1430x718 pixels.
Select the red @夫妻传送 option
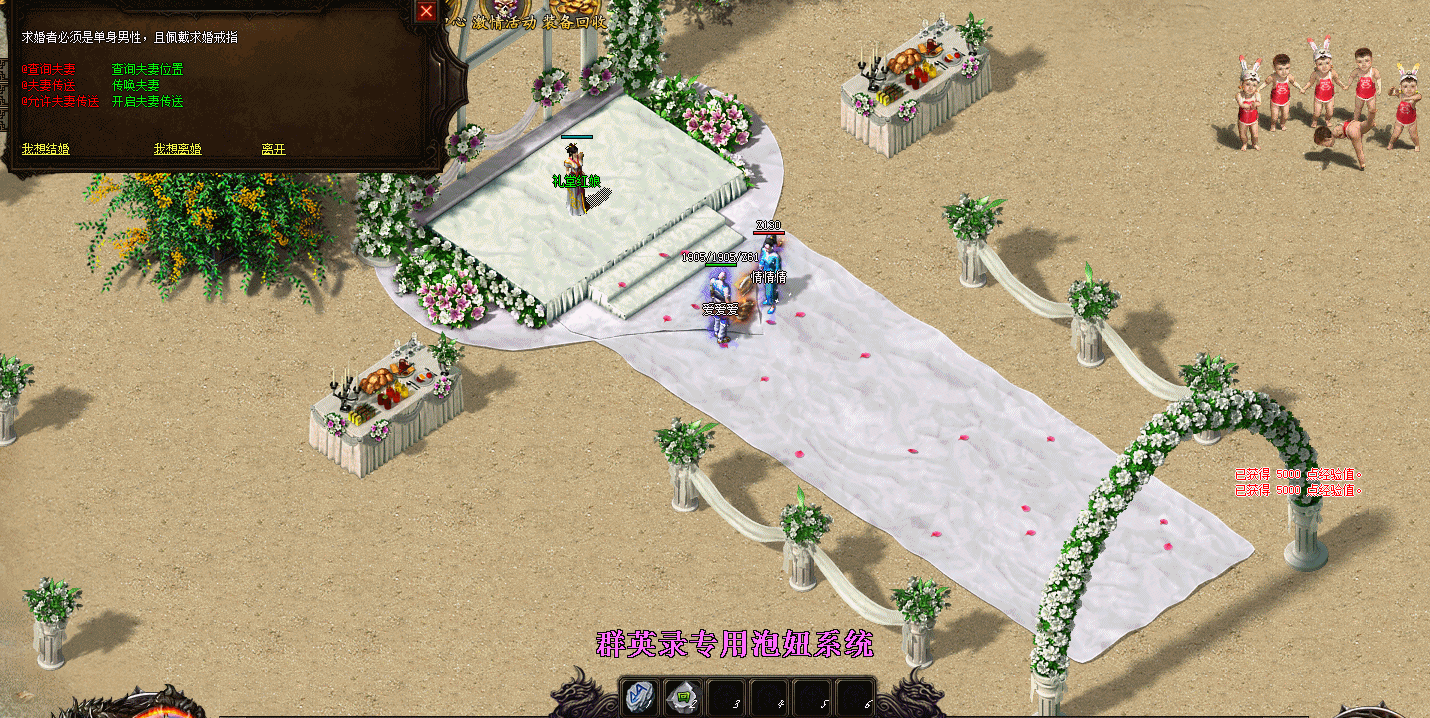[49, 86]
